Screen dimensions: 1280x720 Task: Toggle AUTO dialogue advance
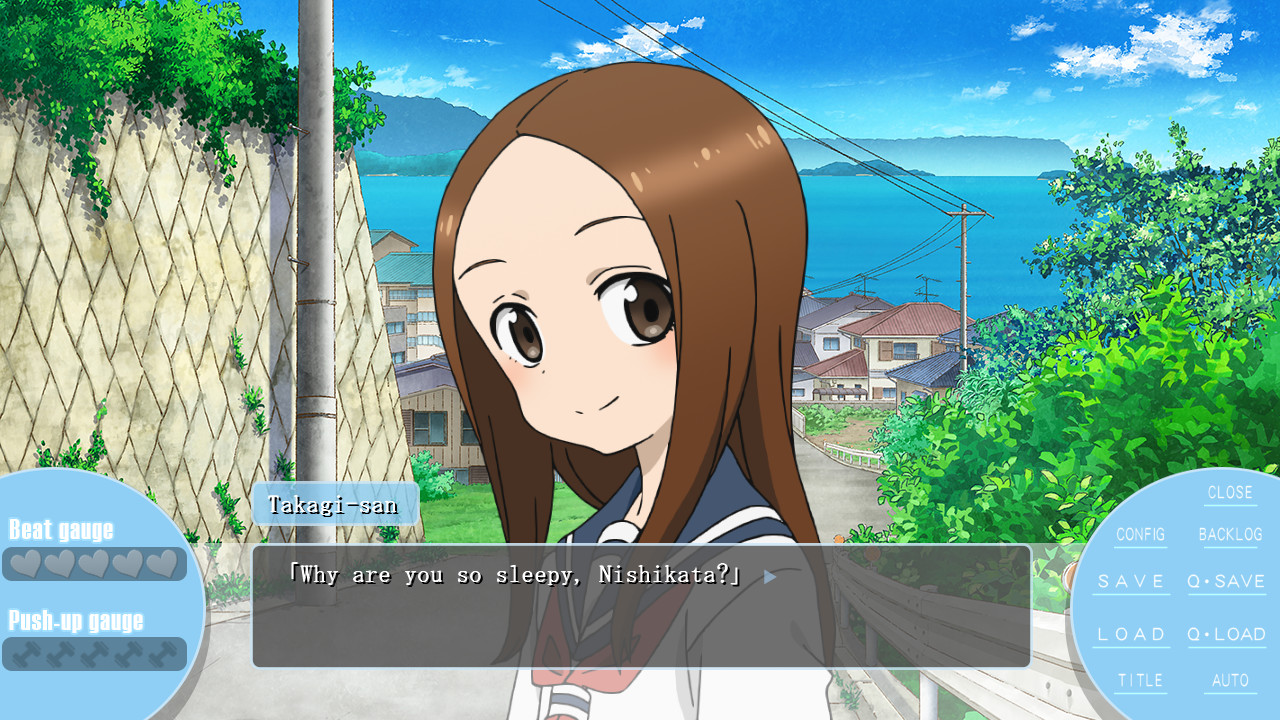point(1230,680)
